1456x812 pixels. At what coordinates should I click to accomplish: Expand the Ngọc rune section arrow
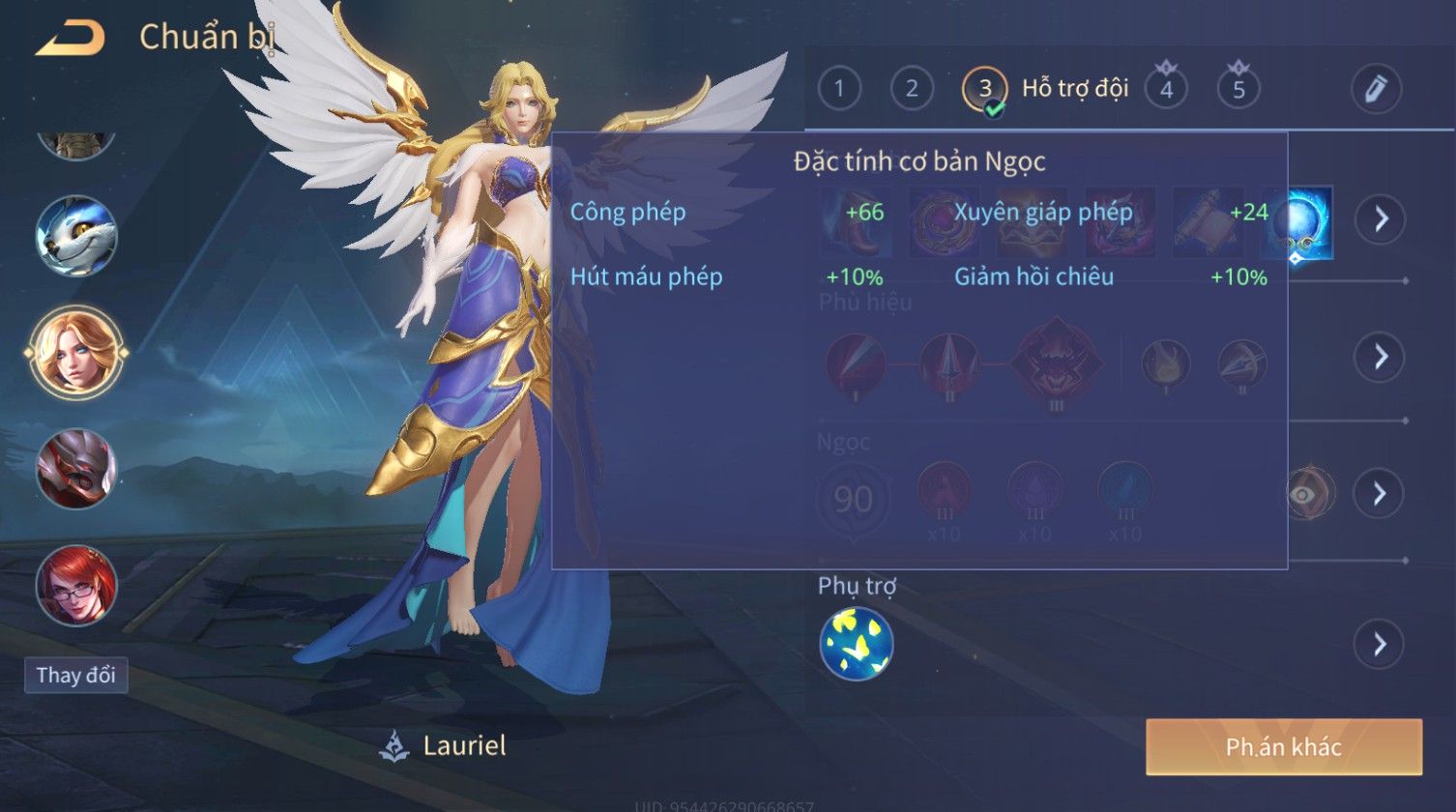1380,494
